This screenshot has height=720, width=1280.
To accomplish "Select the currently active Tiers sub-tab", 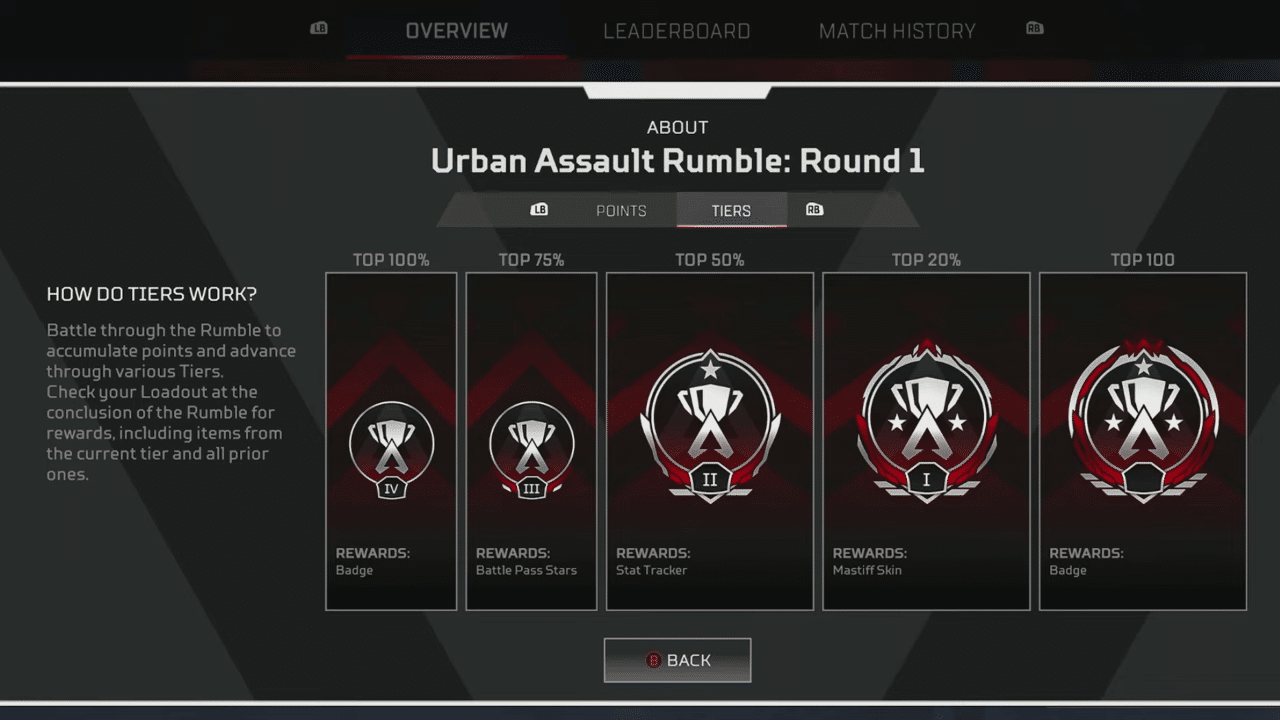I will pyautogui.click(x=731, y=210).
